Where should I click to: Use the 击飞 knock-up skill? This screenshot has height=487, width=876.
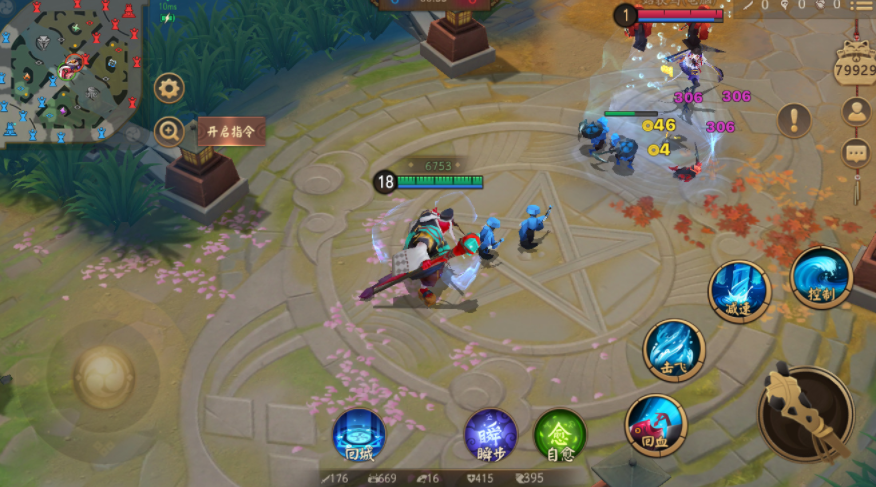[674, 350]
